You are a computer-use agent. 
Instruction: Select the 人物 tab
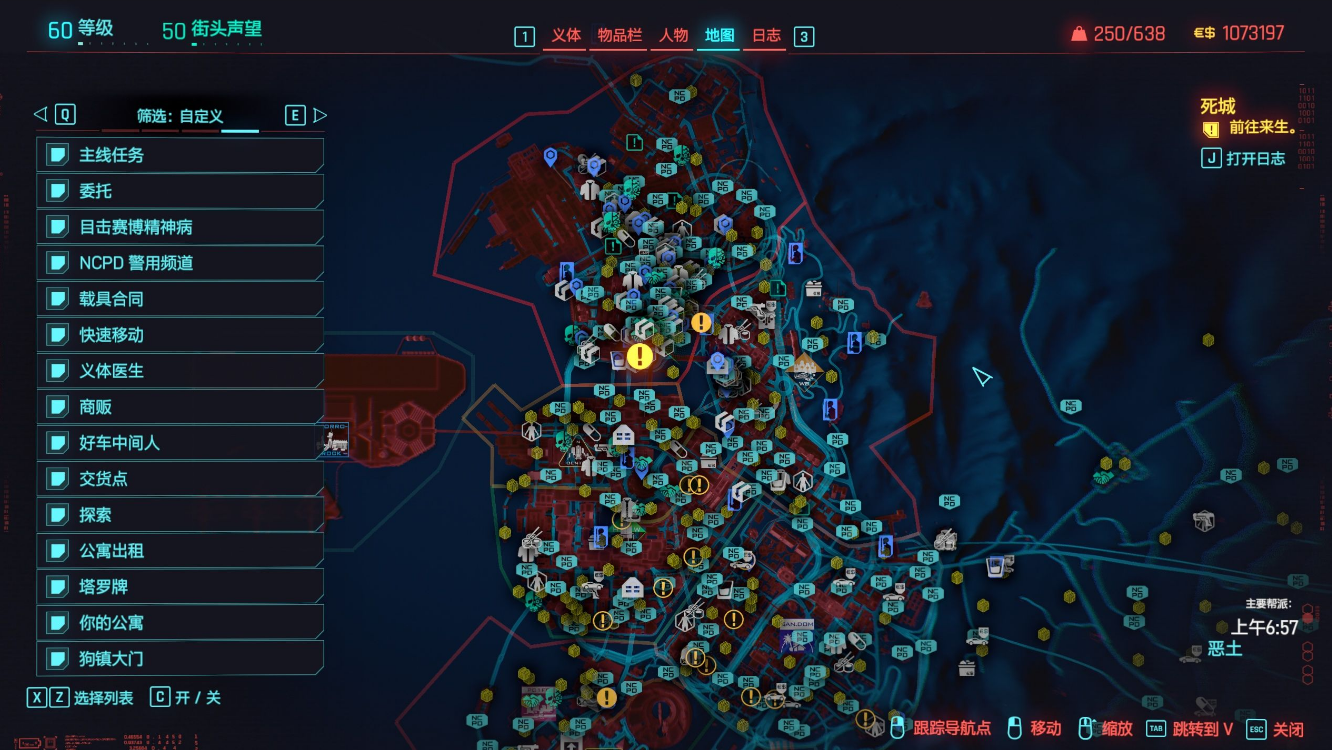tap(673, 36)
